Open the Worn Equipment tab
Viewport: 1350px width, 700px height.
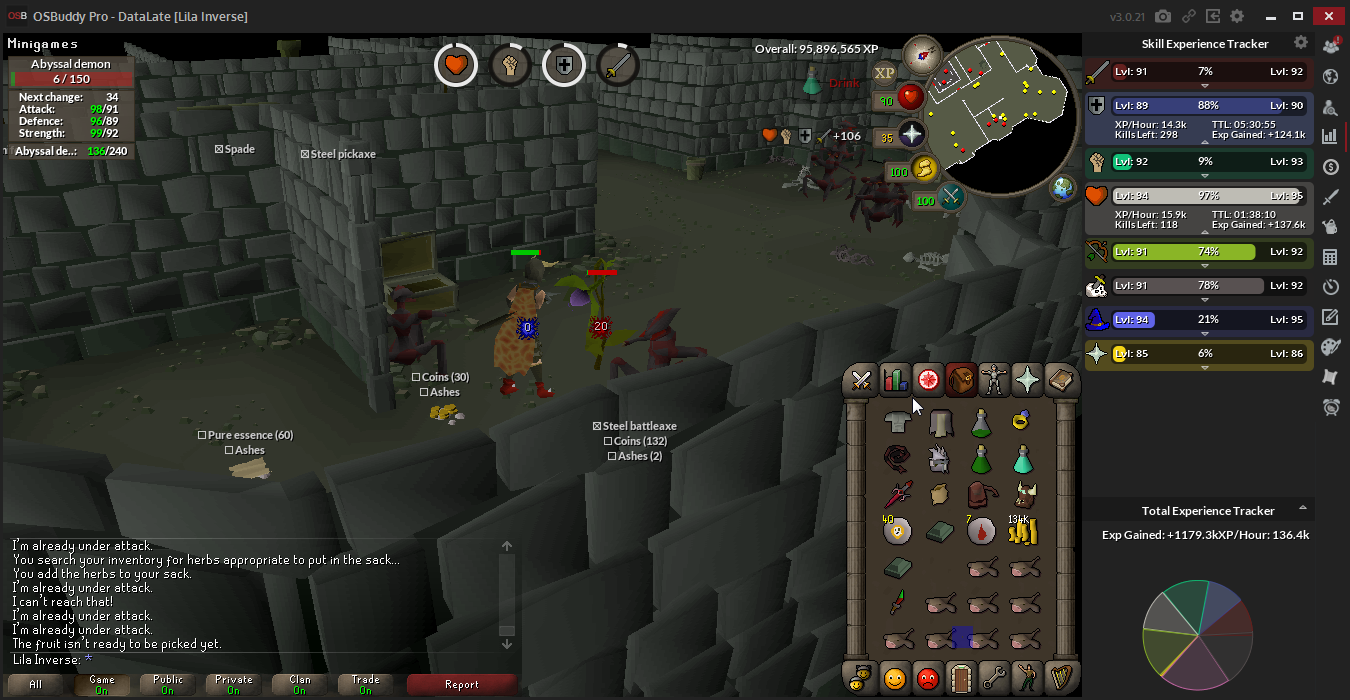994,380
